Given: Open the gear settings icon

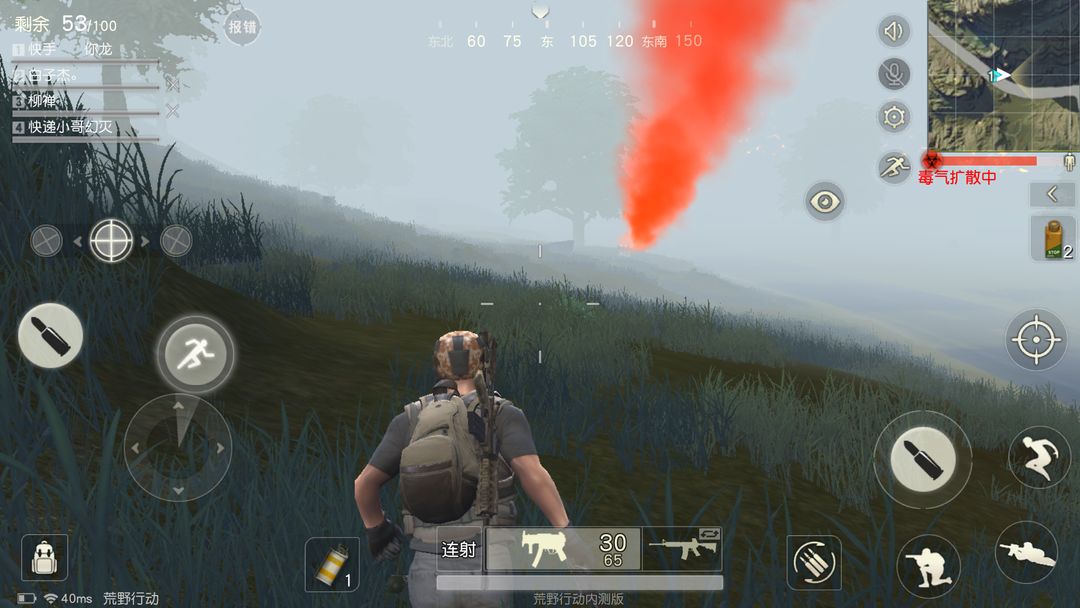Looking at the screenshot, I should coord(894,117).
